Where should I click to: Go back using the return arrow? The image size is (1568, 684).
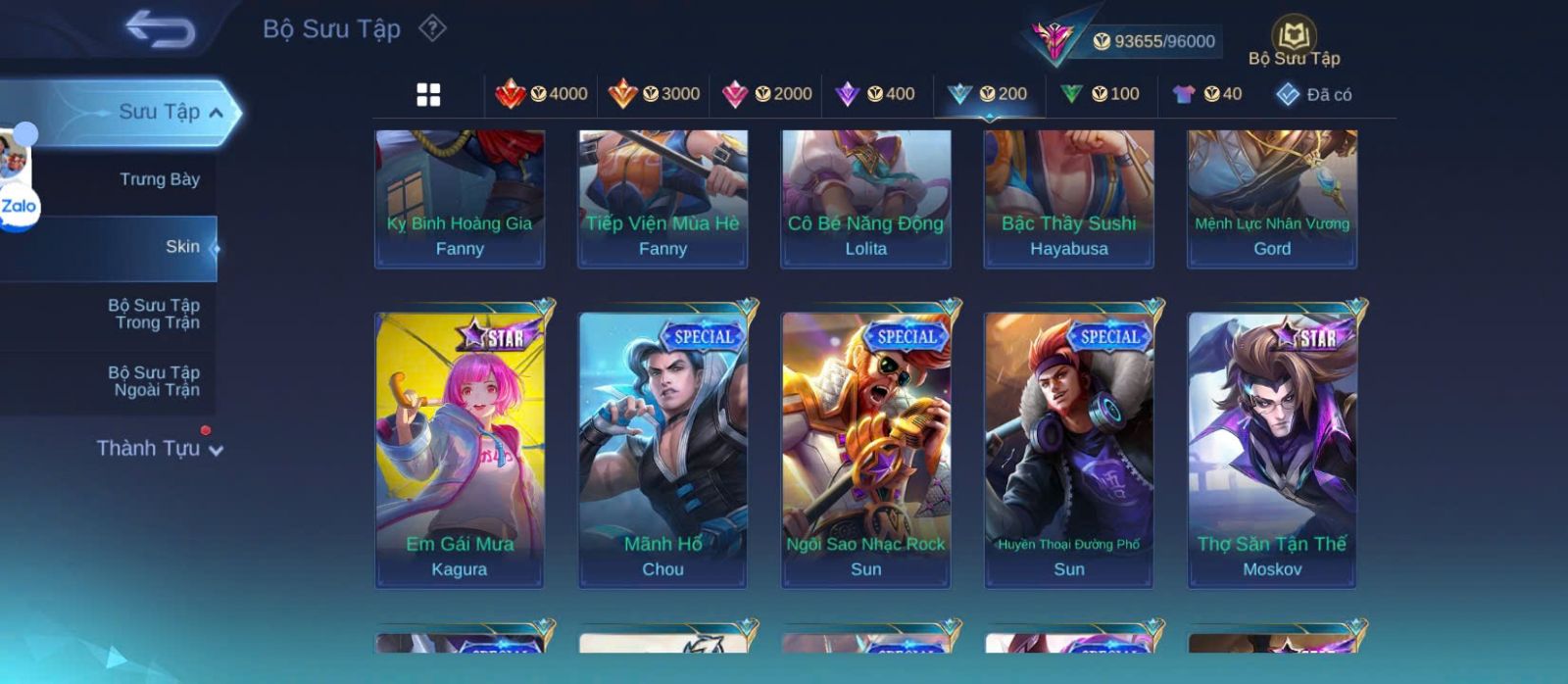pos(160,29)
